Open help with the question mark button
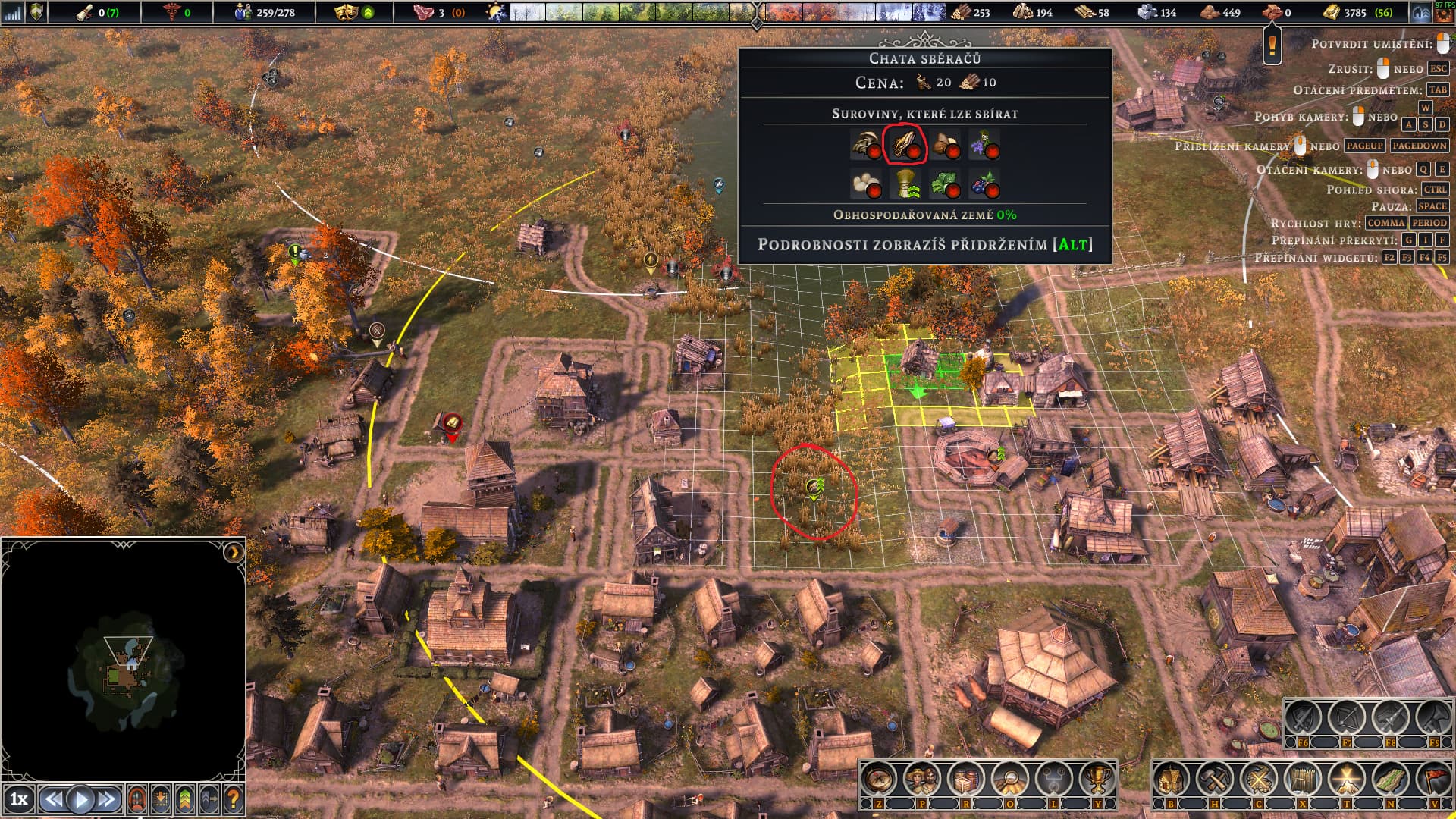1456x819 pixels. click(x=233, y=799)
